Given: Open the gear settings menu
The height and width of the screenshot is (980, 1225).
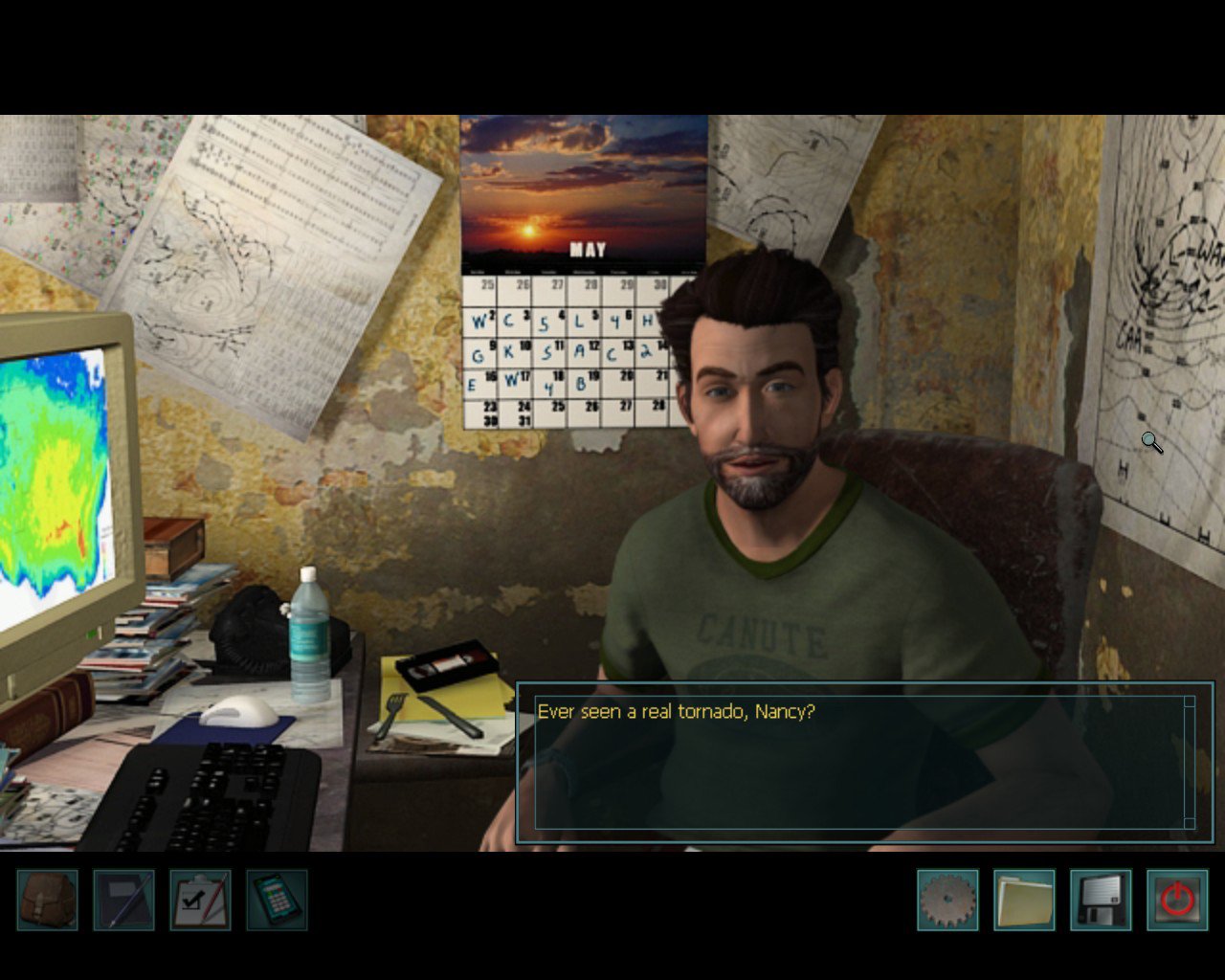Looking at the screenshot, I should click(x=947, y=900).
